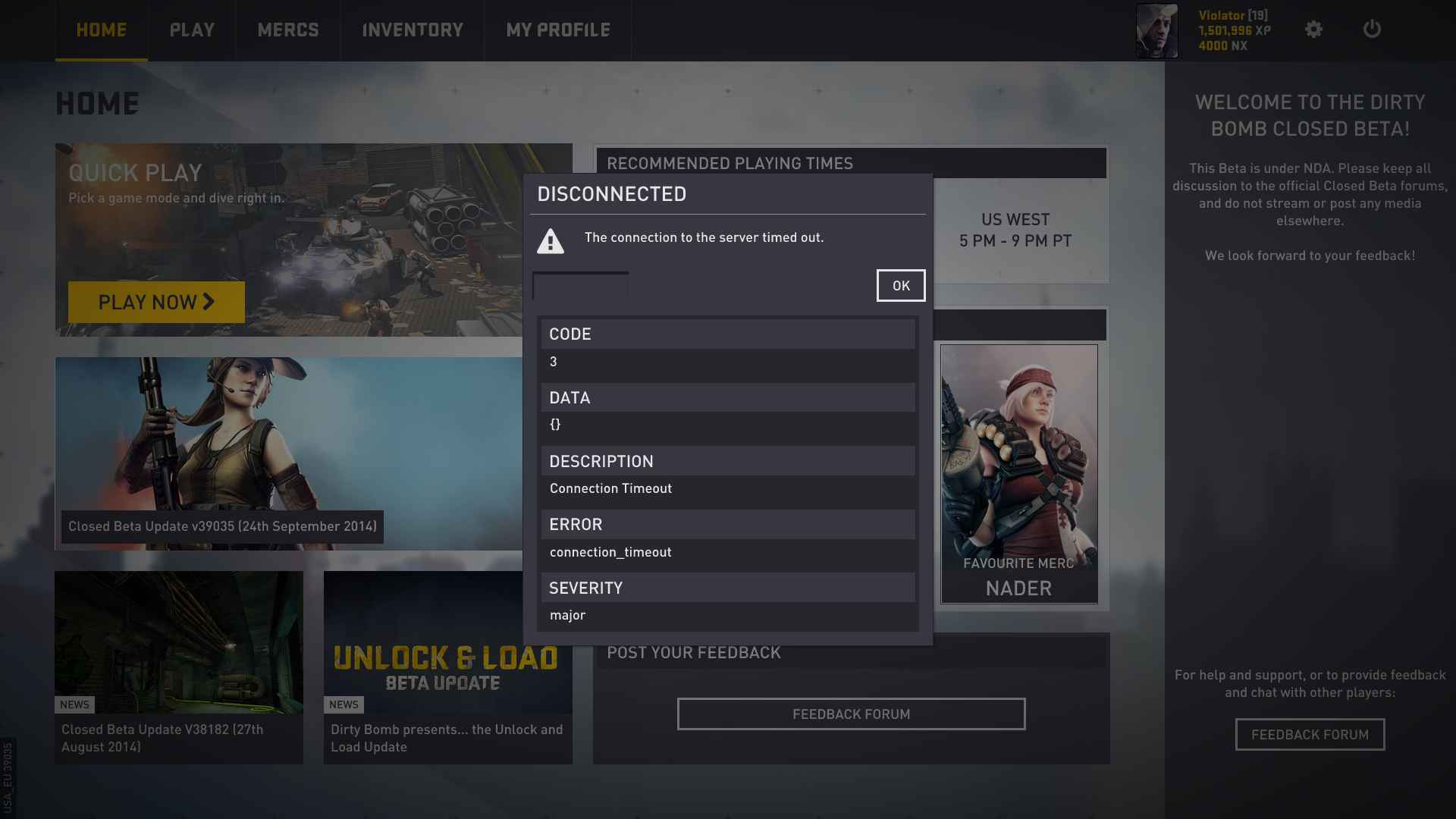
Task: Dismiss the Disconnected dialog with OK
Action: coord(900,286)
